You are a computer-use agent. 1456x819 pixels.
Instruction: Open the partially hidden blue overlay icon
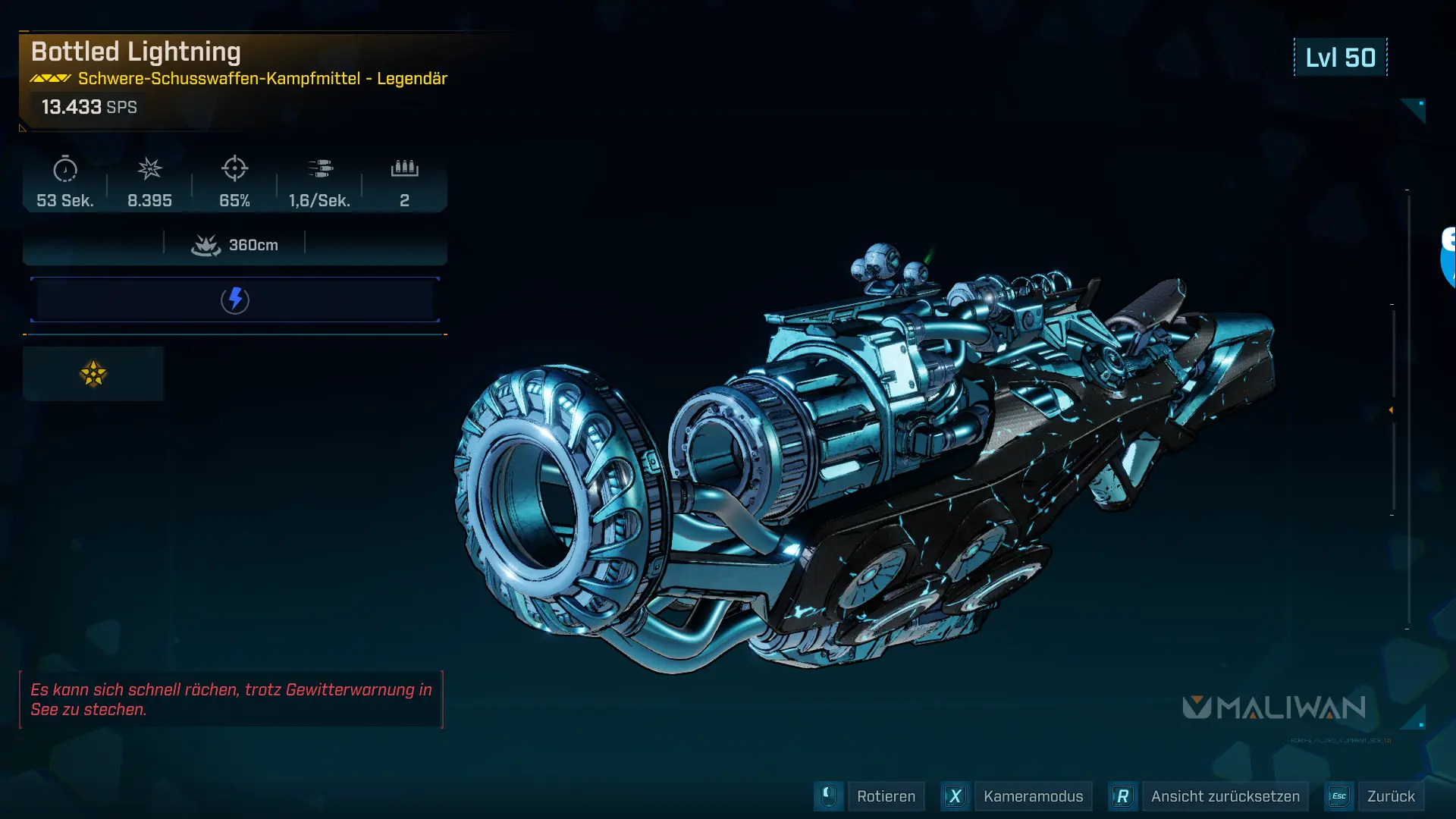(1448, 256)
